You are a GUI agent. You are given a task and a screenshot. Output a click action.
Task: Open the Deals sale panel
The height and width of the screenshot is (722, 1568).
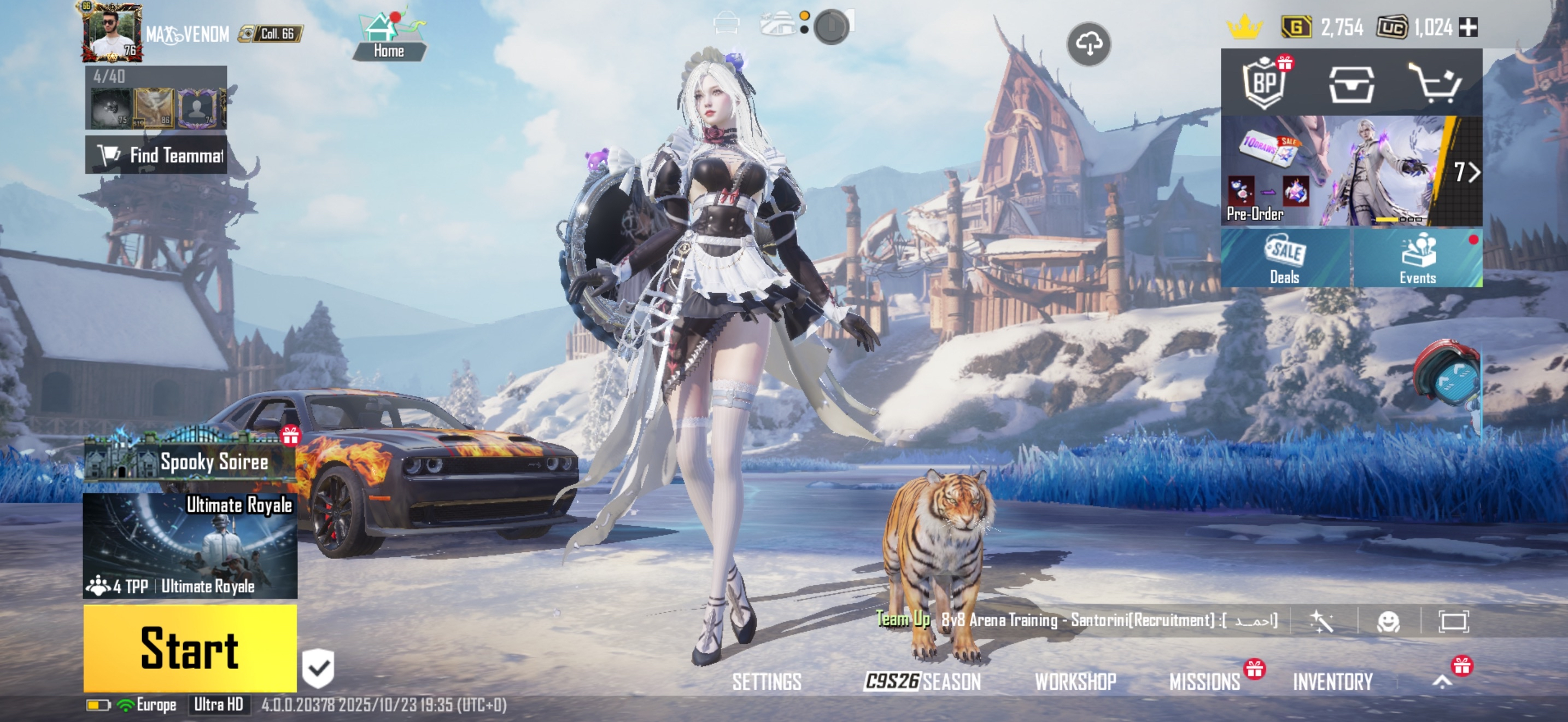(1285, 258)
